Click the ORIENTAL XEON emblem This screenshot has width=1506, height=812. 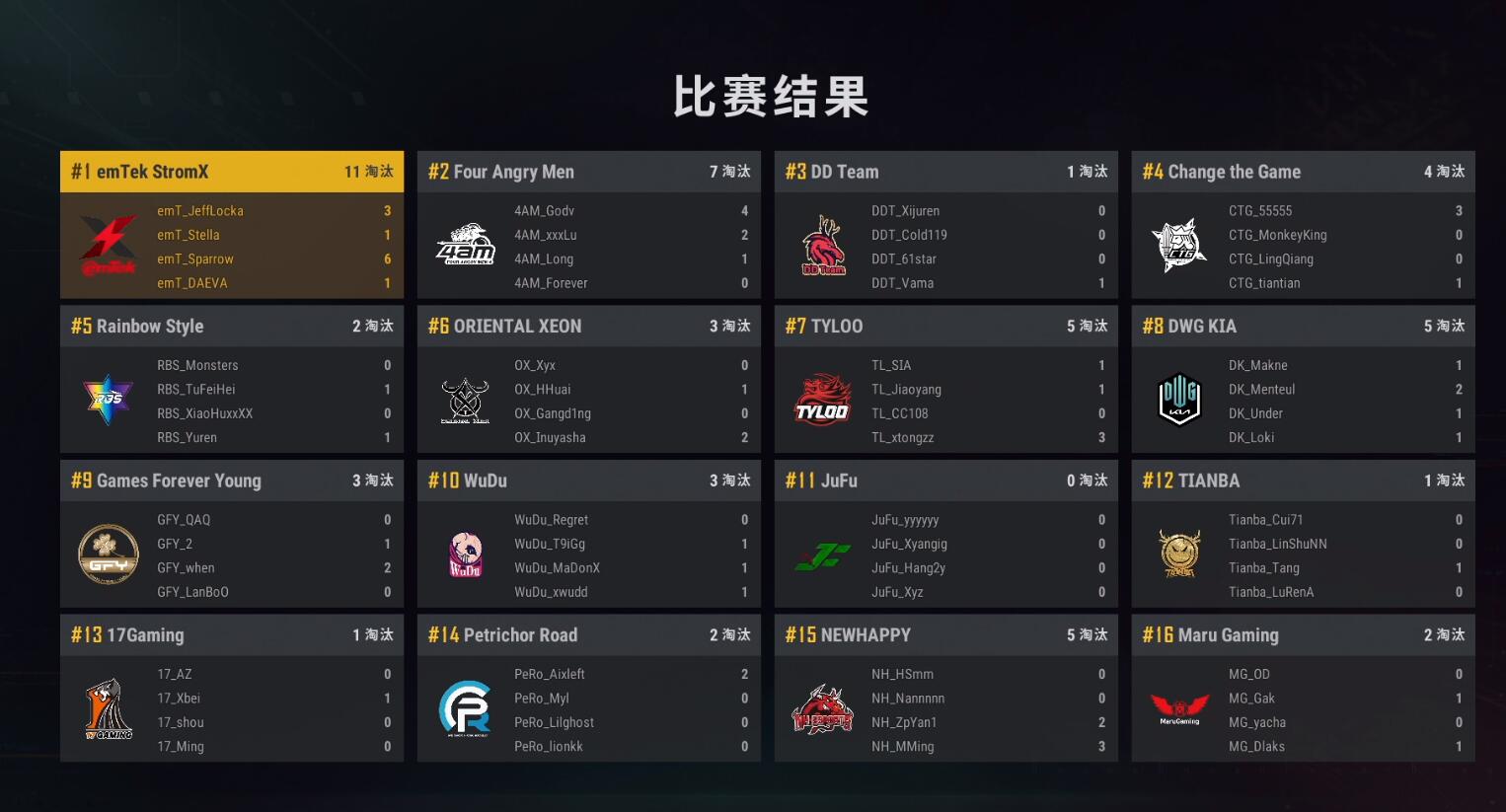465,400
